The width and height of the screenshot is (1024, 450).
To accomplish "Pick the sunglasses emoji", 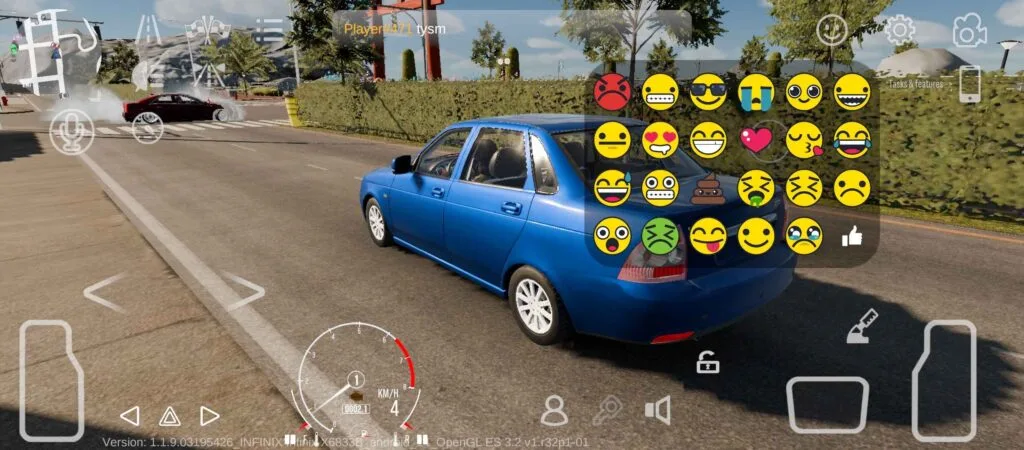I will 708,92.
